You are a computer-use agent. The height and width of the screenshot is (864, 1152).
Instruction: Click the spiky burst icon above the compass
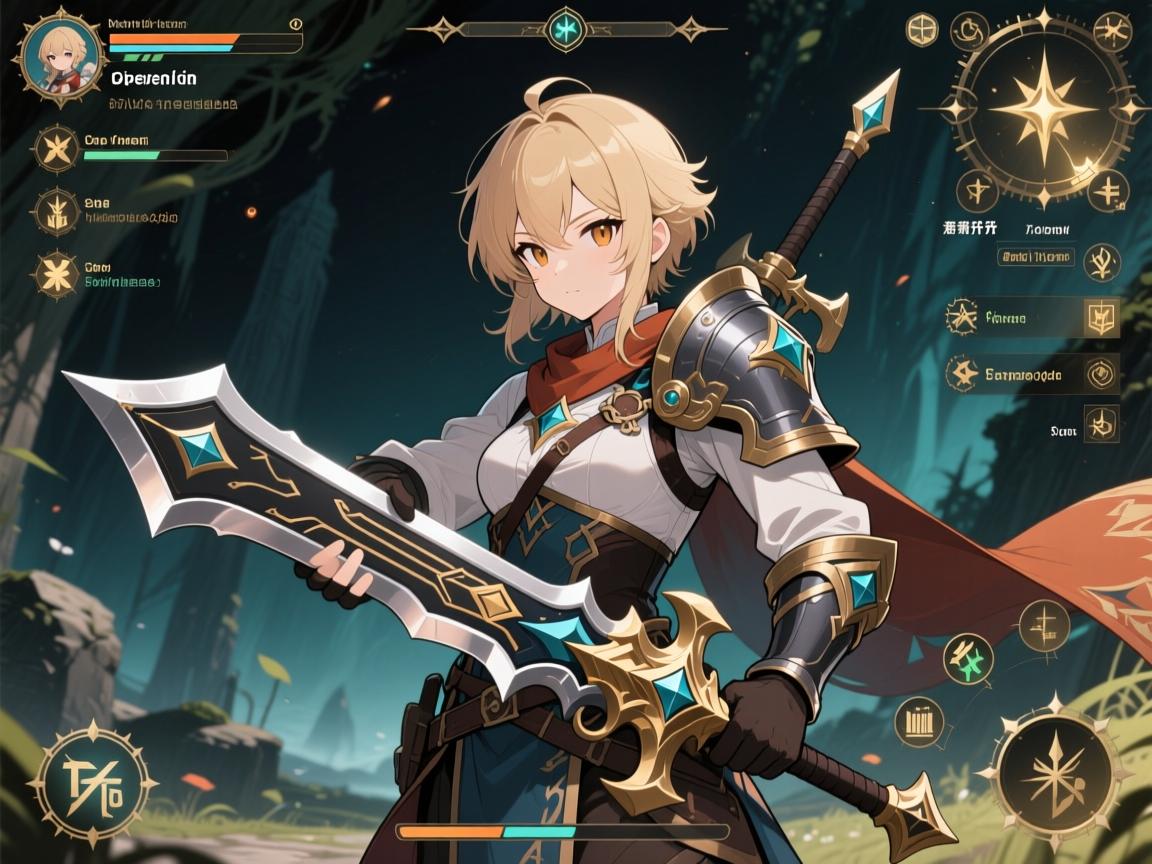pyautogui.click(x=1110, y=32)
